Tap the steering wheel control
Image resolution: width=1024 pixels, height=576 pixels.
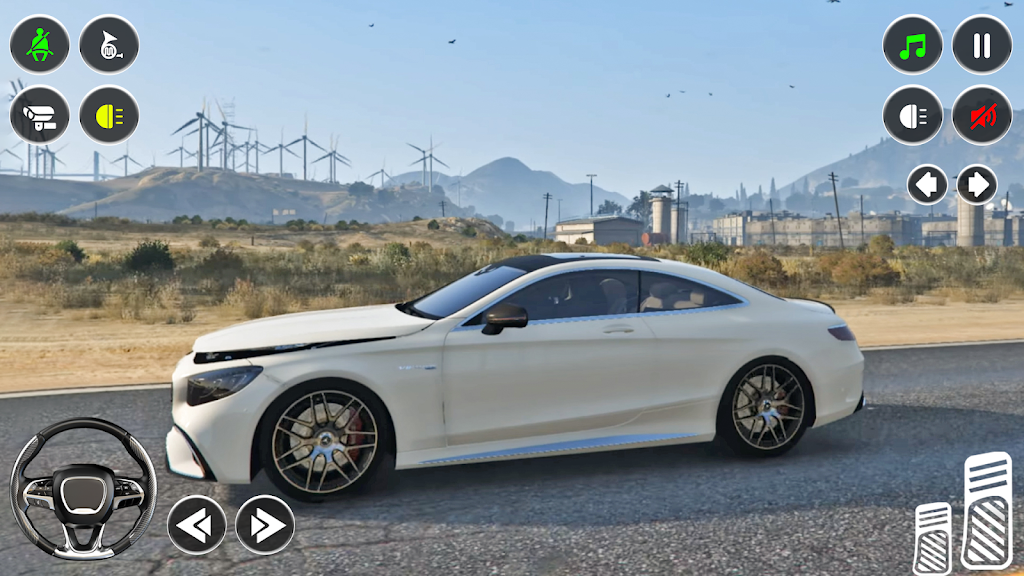click(83, 489)
